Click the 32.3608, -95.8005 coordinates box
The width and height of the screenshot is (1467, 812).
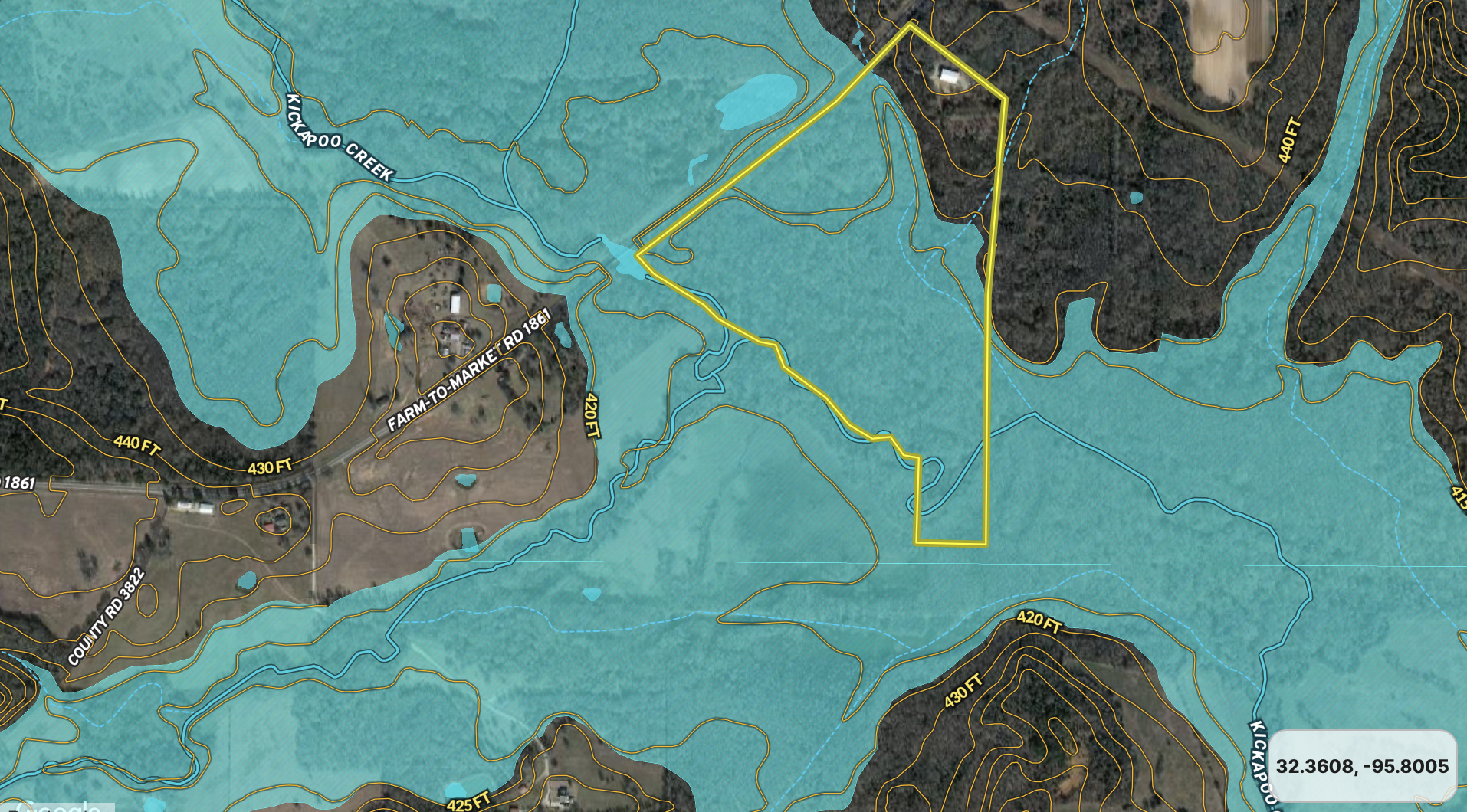pos(1362,766)
